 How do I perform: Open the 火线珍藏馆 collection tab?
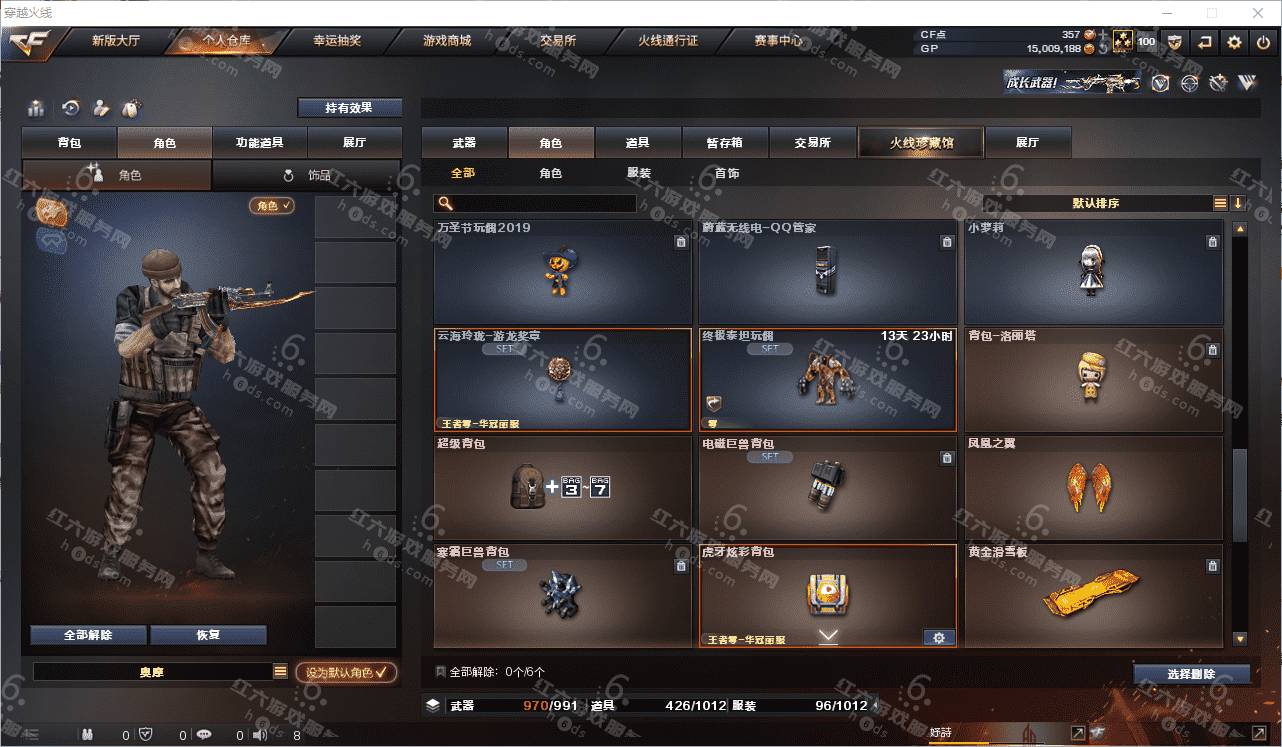tap(921, 143)
